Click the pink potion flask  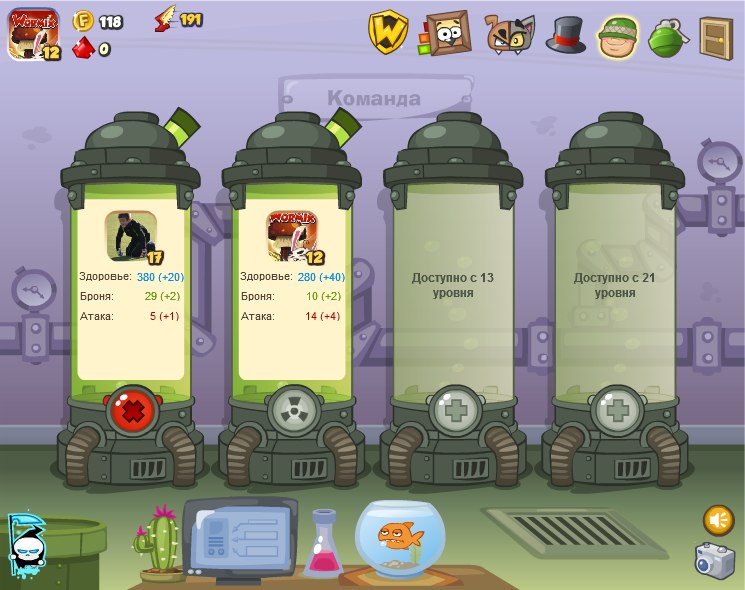click(x=323, y=545)
